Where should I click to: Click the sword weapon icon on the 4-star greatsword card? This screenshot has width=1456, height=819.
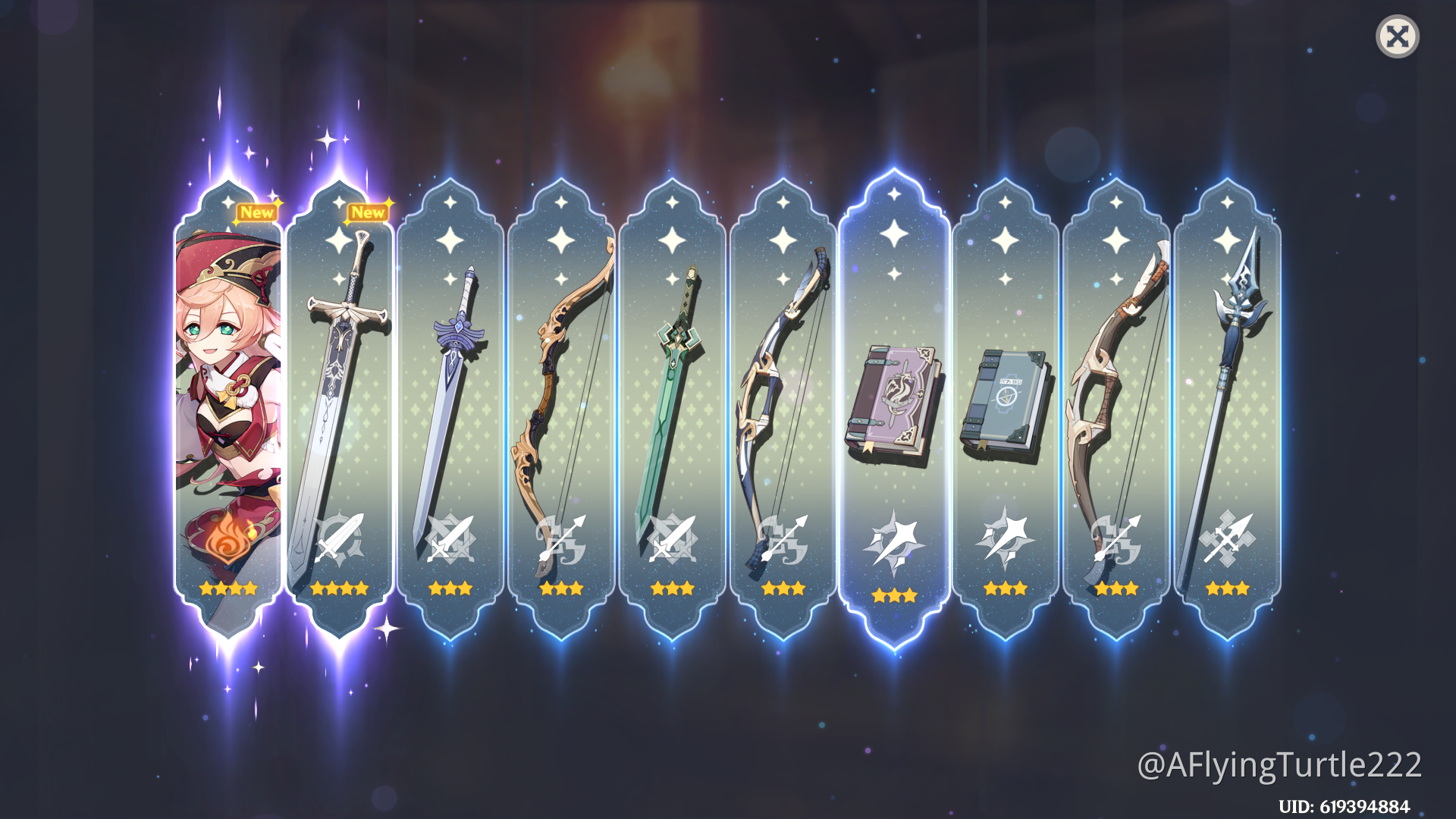coord(340,541)
